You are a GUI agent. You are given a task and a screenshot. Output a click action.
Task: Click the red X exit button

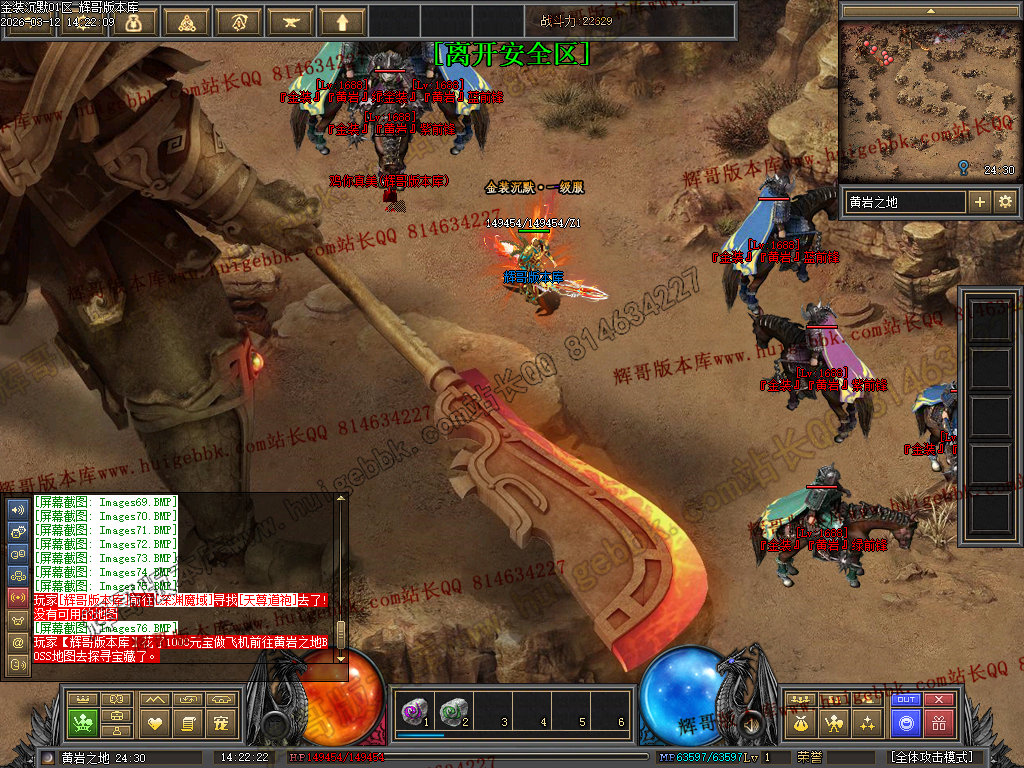tap(939, 700)
